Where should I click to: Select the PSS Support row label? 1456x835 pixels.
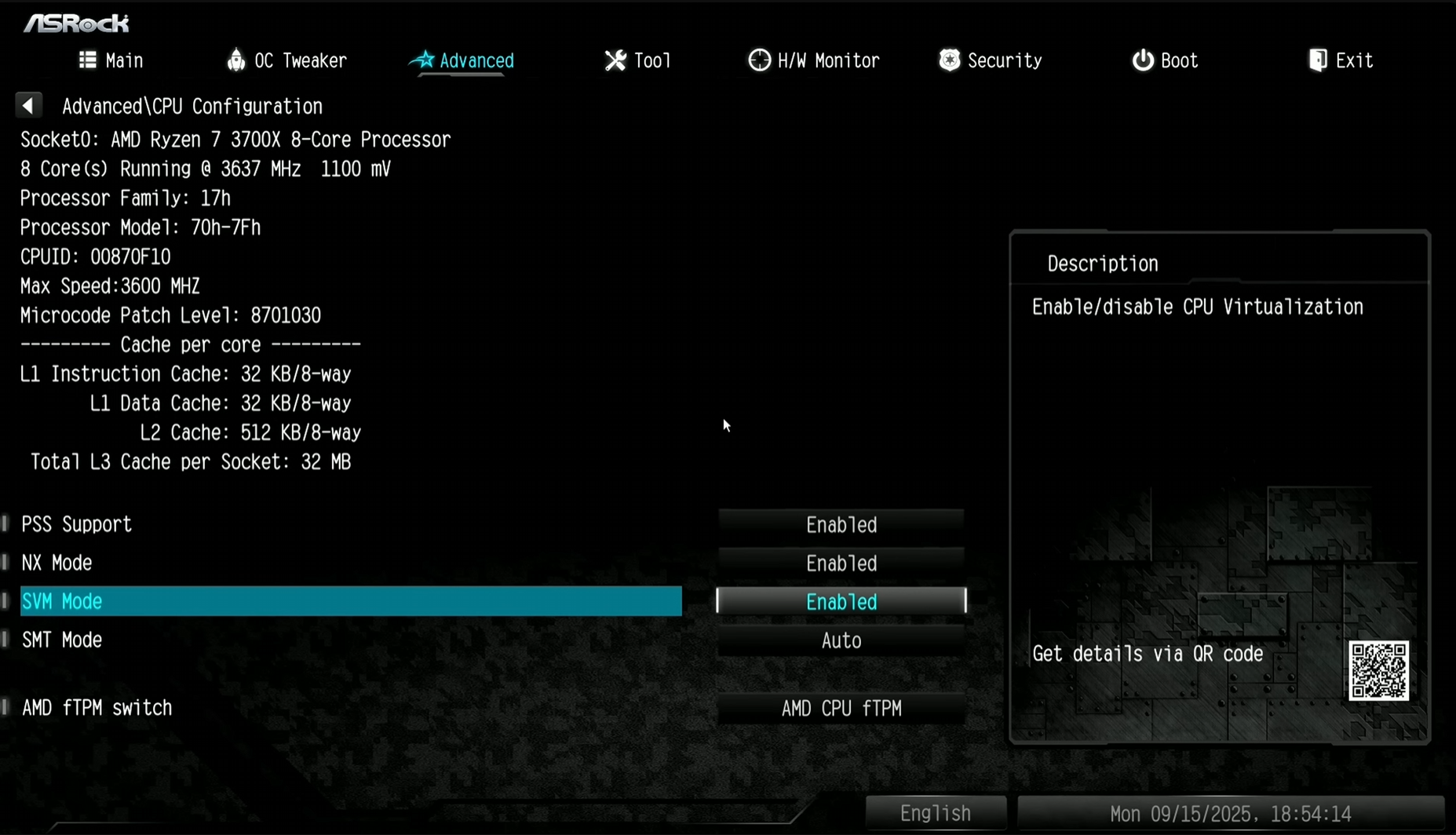(x=76, y=524)
